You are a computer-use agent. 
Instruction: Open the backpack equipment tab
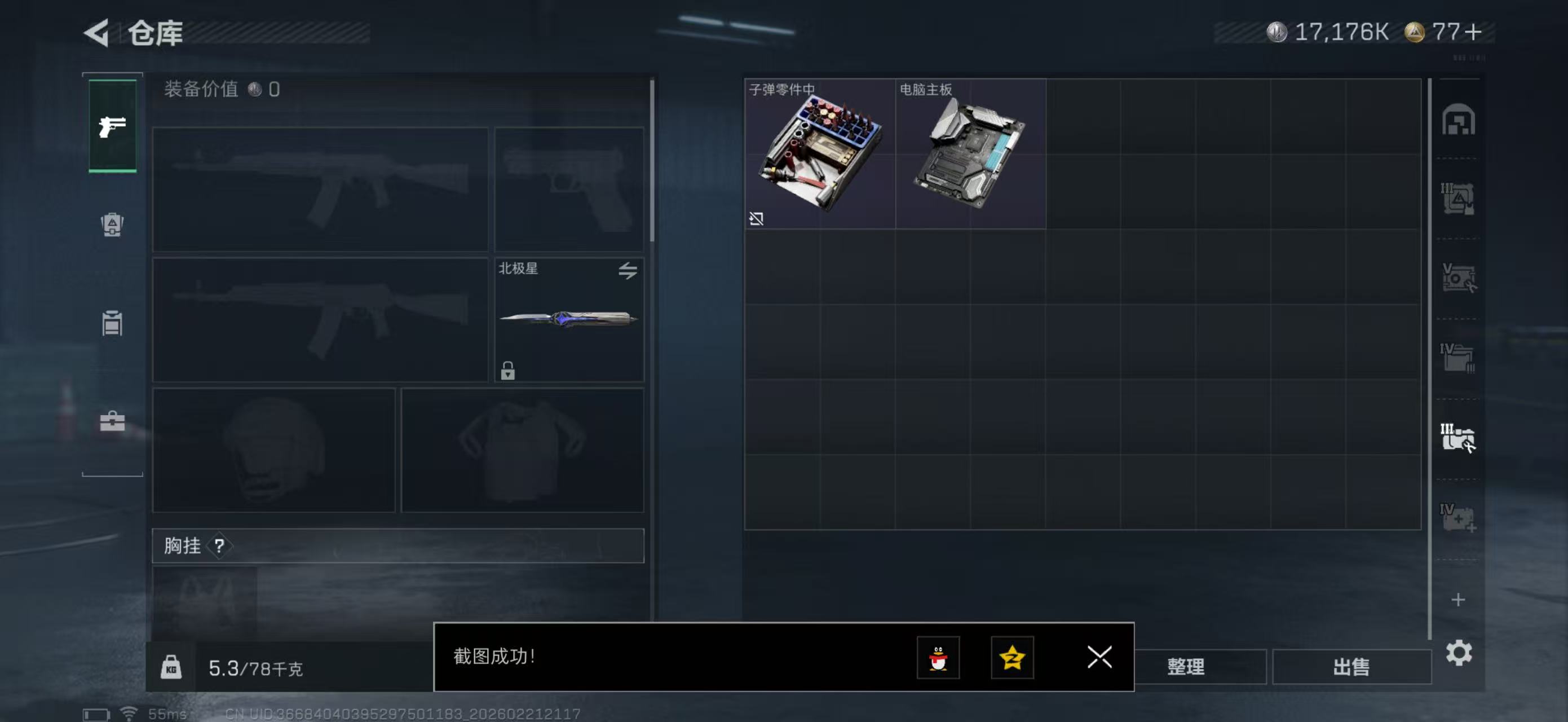112,225
